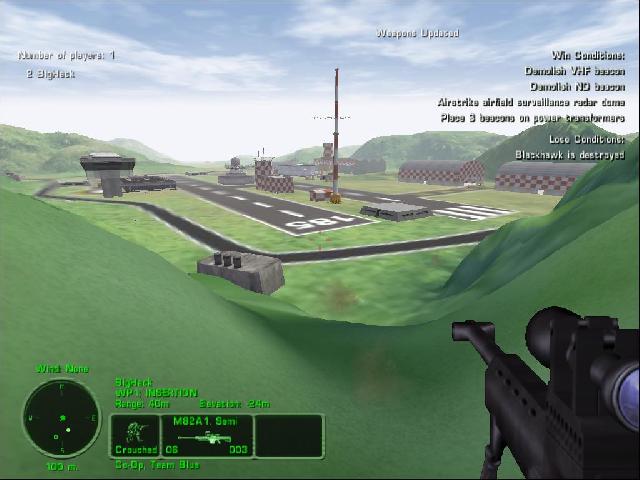640x480 pixels.
Task: Select the airstrike radar dome objective
Action: 530,102
